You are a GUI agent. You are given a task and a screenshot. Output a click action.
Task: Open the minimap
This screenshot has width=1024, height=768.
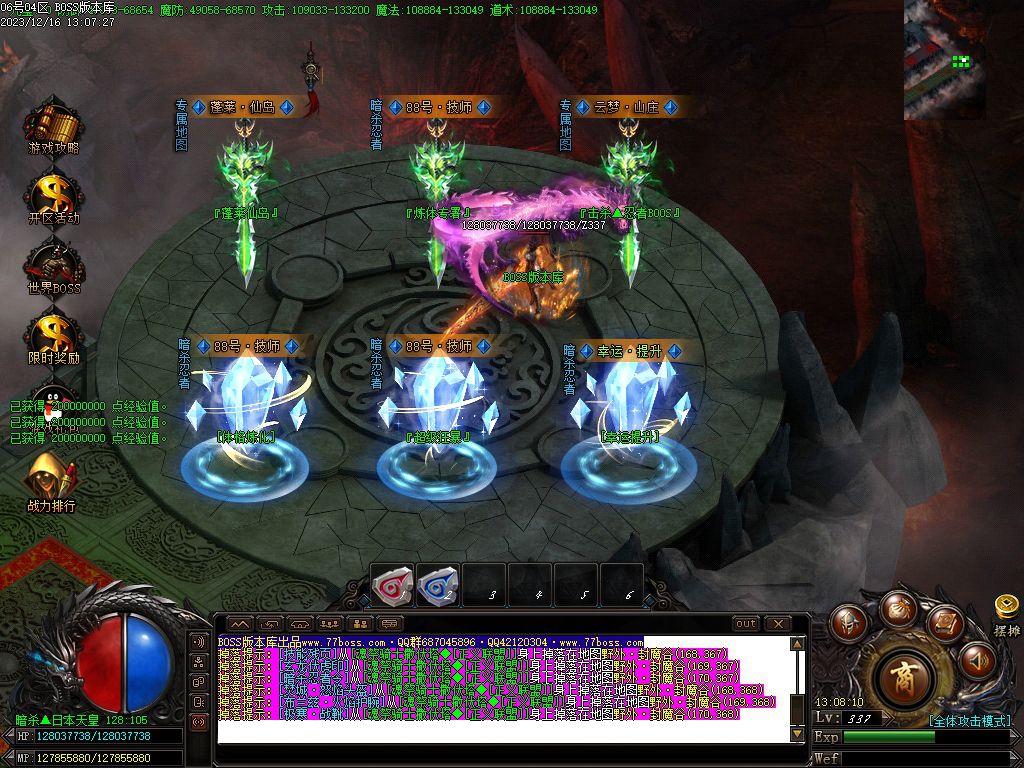point(944,60)
